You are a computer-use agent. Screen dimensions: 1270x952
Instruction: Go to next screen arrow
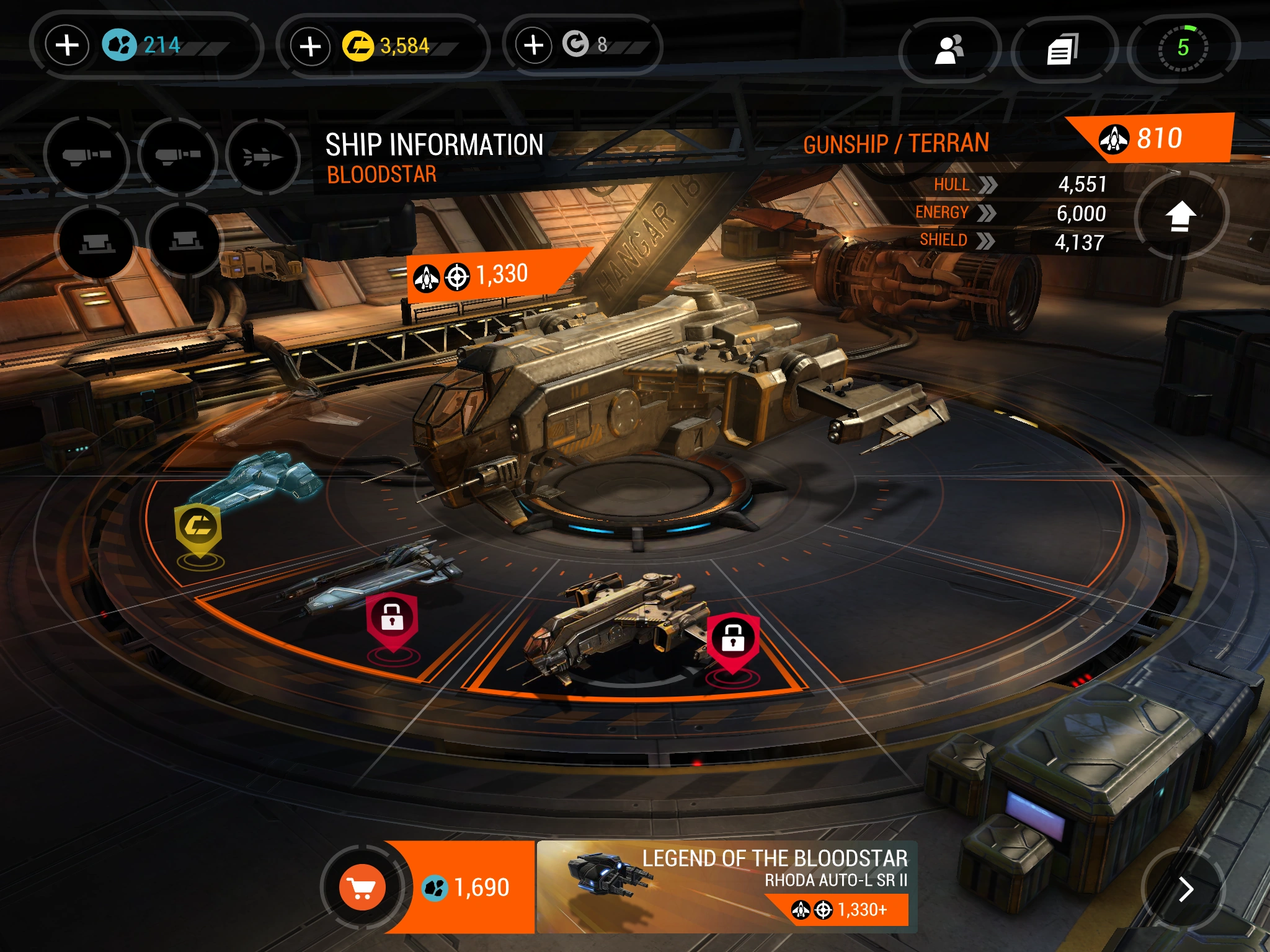(1185, 889)
